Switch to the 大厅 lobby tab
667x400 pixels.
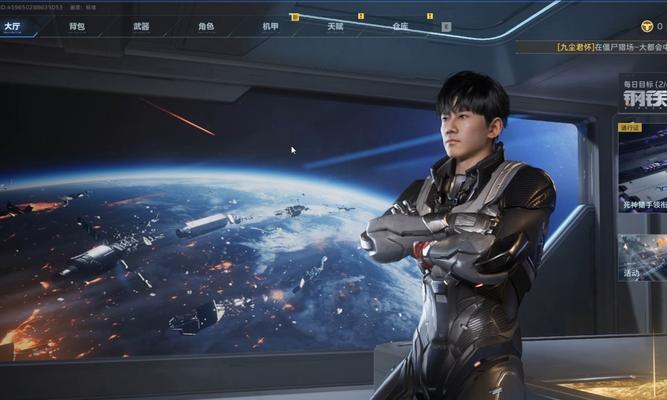tap(13, 26)
